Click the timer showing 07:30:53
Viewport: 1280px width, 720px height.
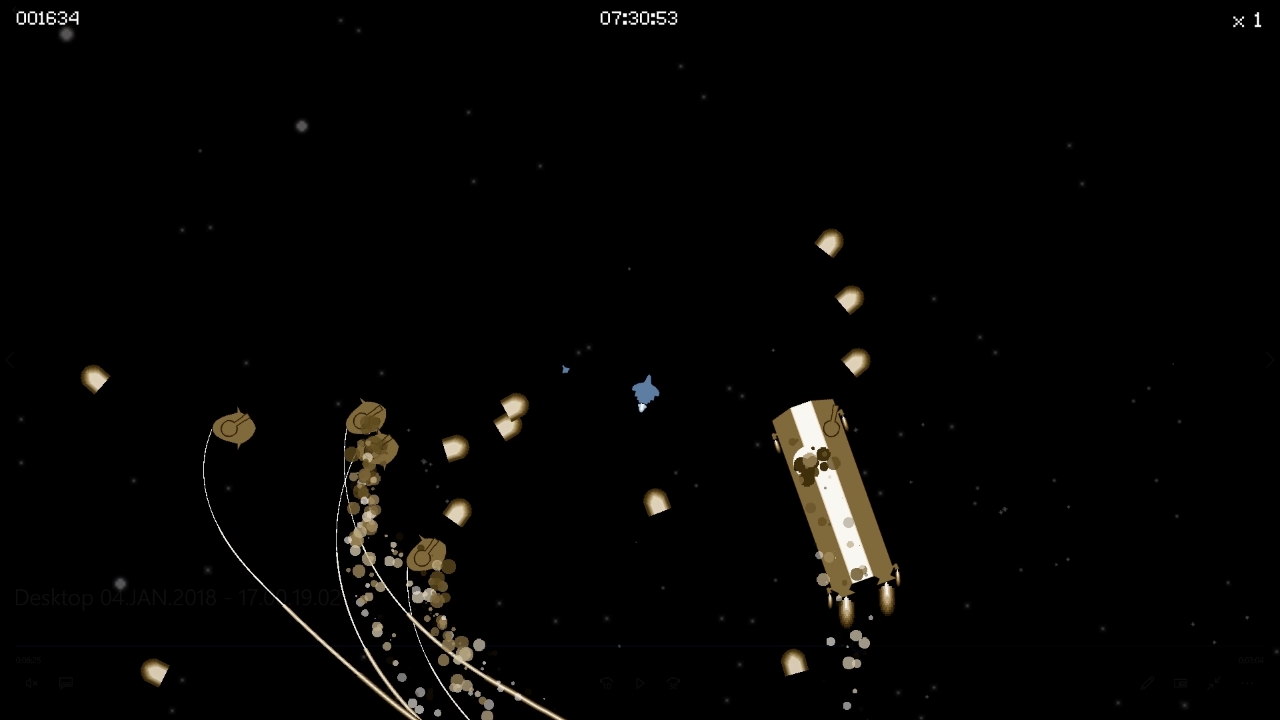(x=639, y=17)
